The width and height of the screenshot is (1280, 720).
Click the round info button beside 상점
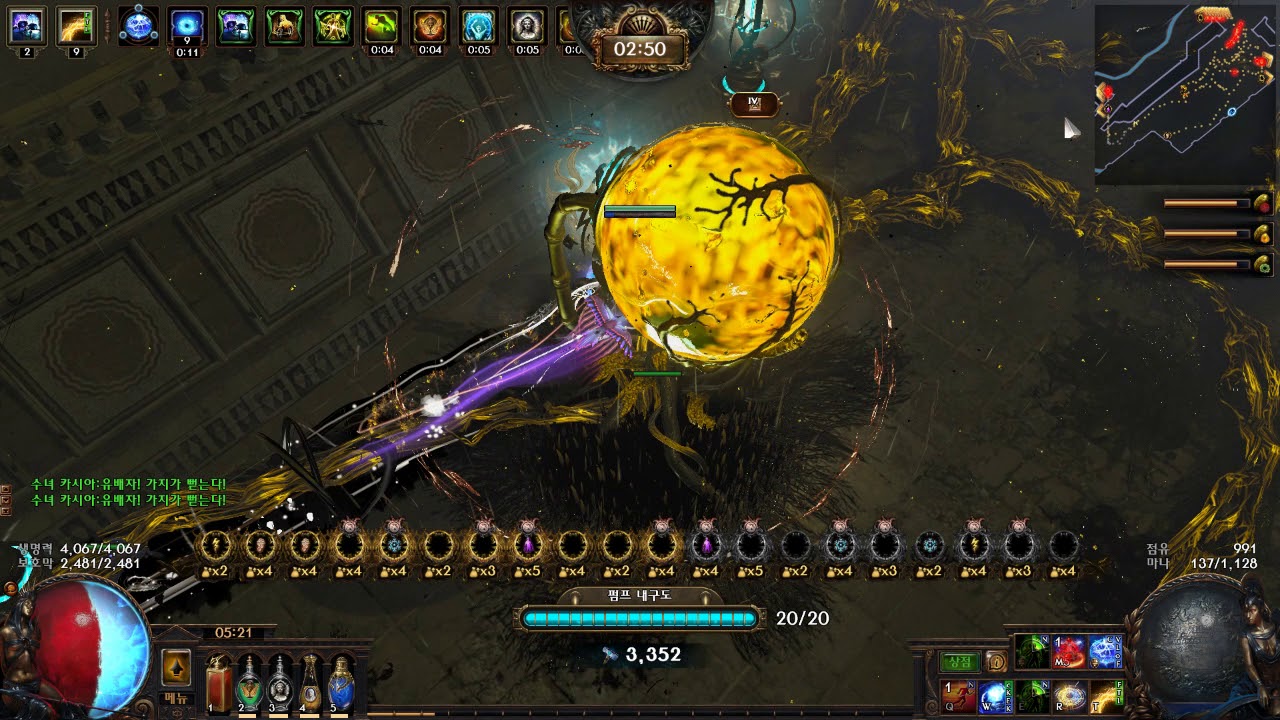(995, 661)
